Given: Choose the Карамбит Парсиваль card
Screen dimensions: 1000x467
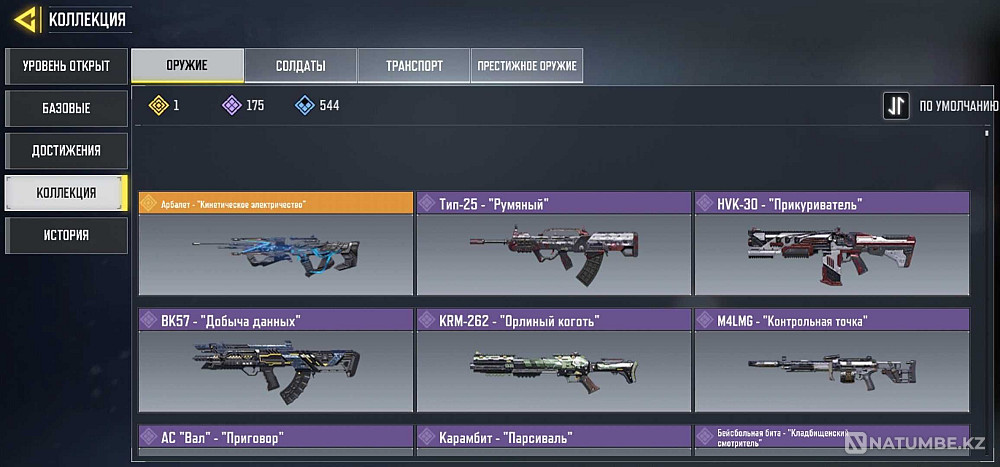Looking at the screenshot, I should [x=553, y=438].
